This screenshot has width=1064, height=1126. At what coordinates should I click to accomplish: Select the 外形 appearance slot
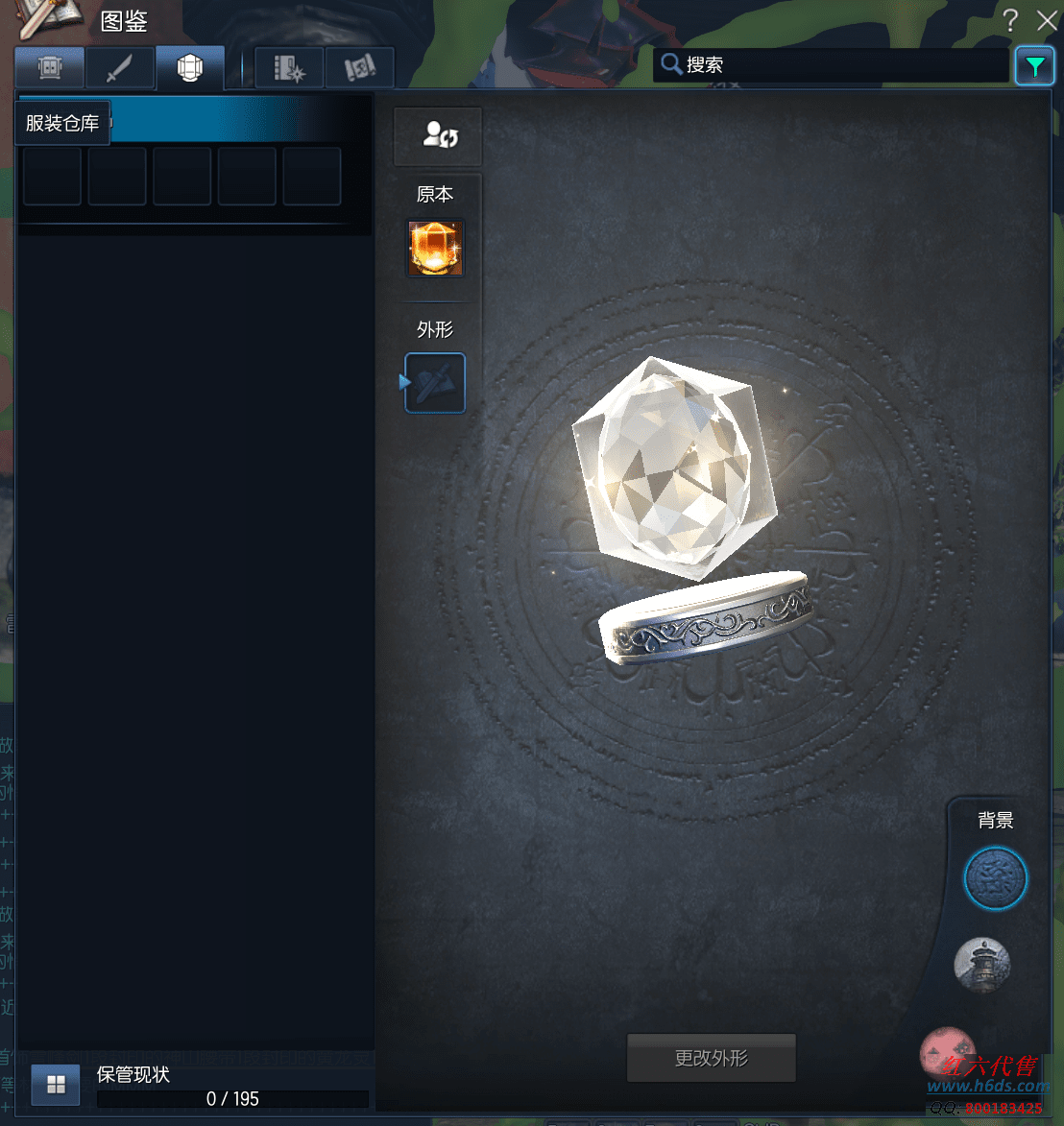click(x=436, y=383)
